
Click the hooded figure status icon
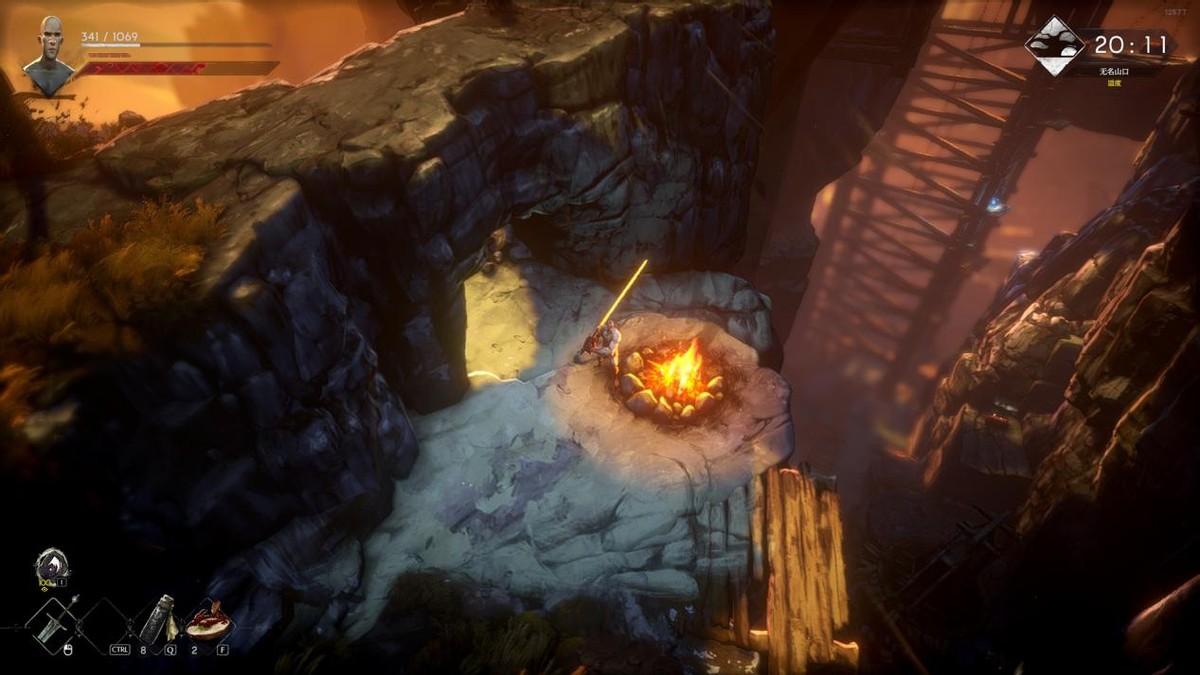(51, 564)
